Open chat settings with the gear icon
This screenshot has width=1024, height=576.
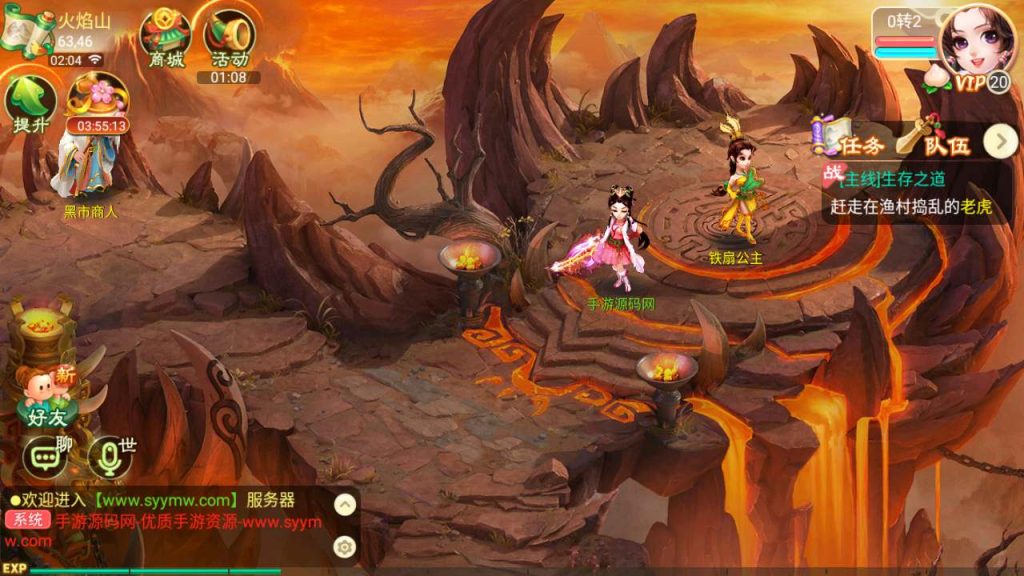pyautogui.click(x=344, y=546)
